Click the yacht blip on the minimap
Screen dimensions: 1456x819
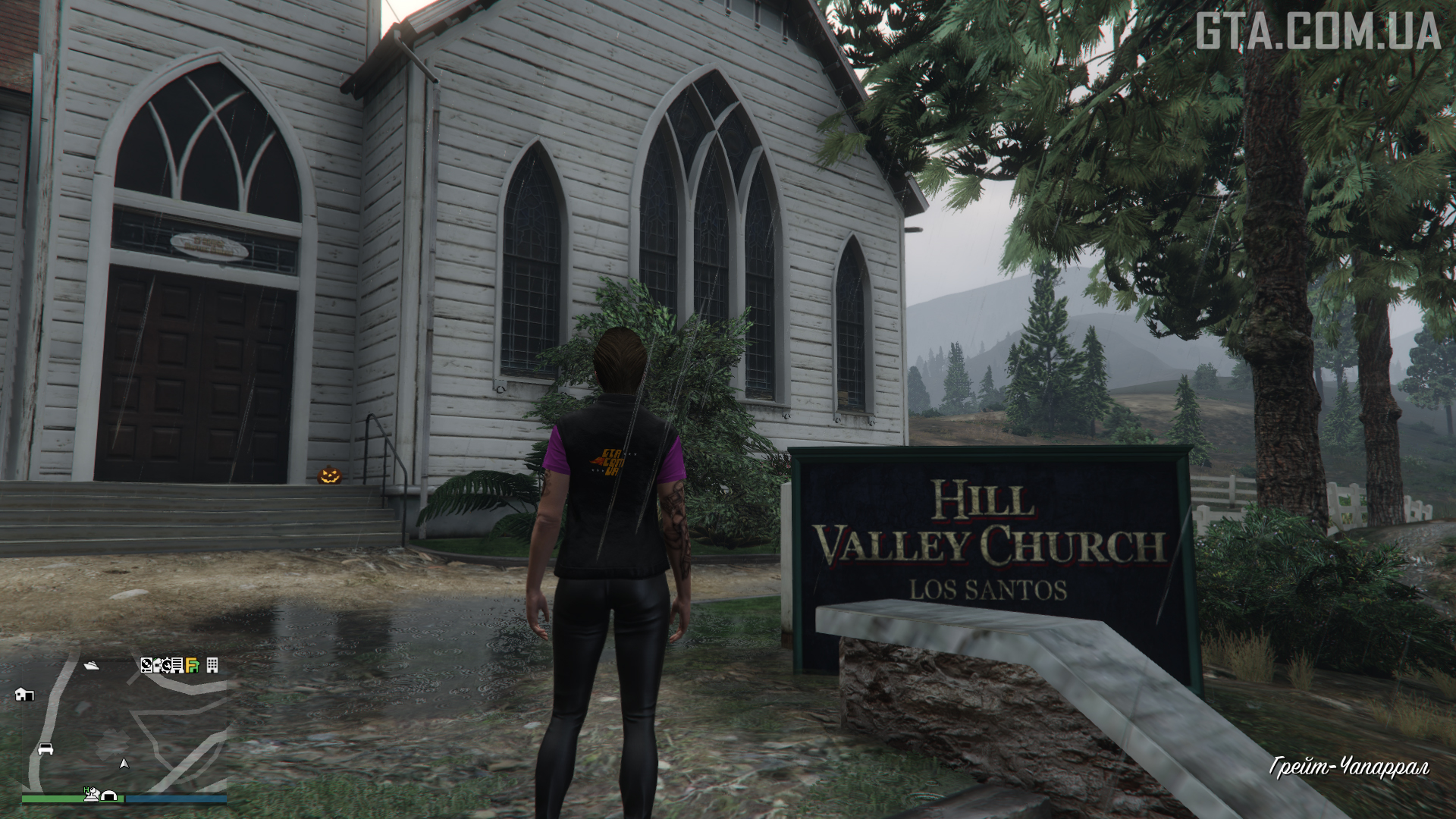click(93, 665)
